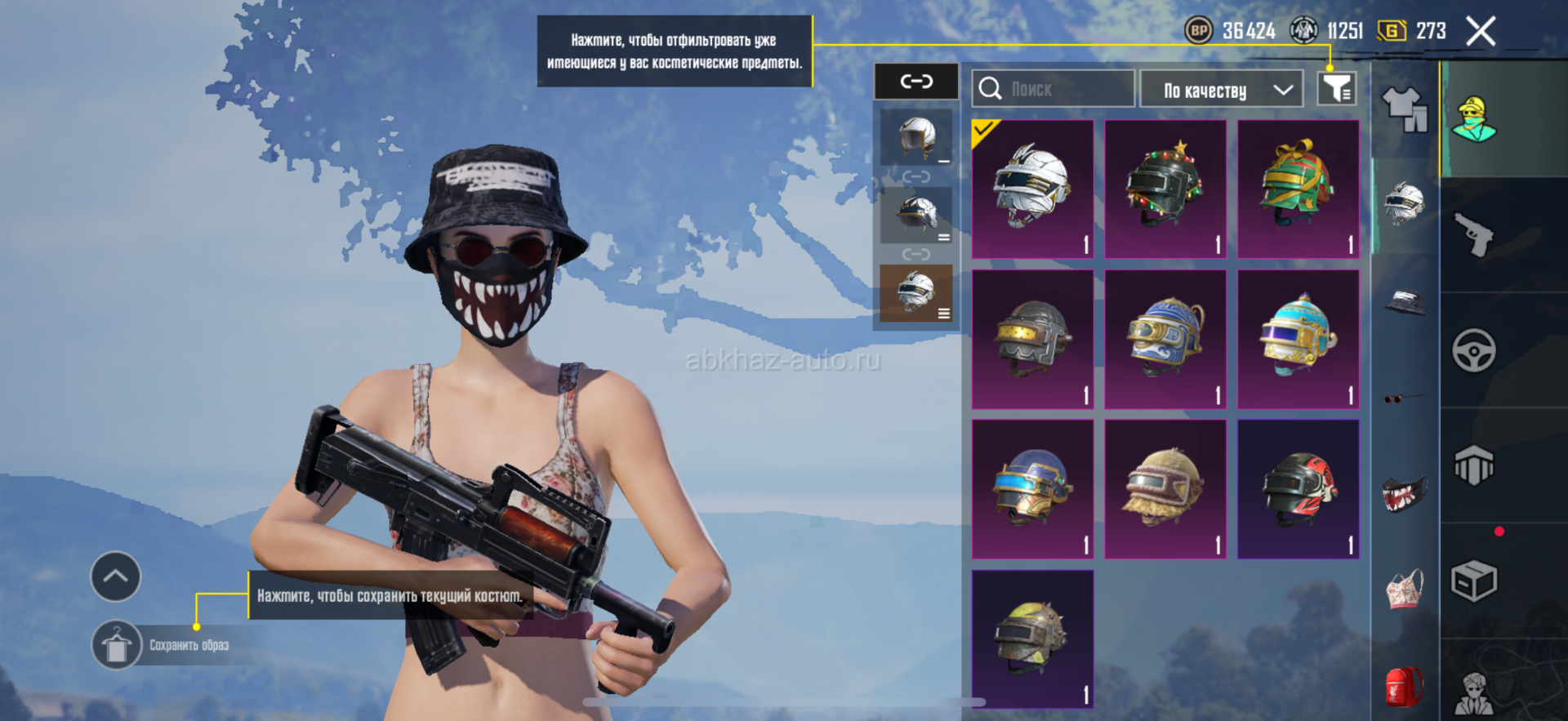Select the red and black helmet
1568x721 pixels.
1298,489
